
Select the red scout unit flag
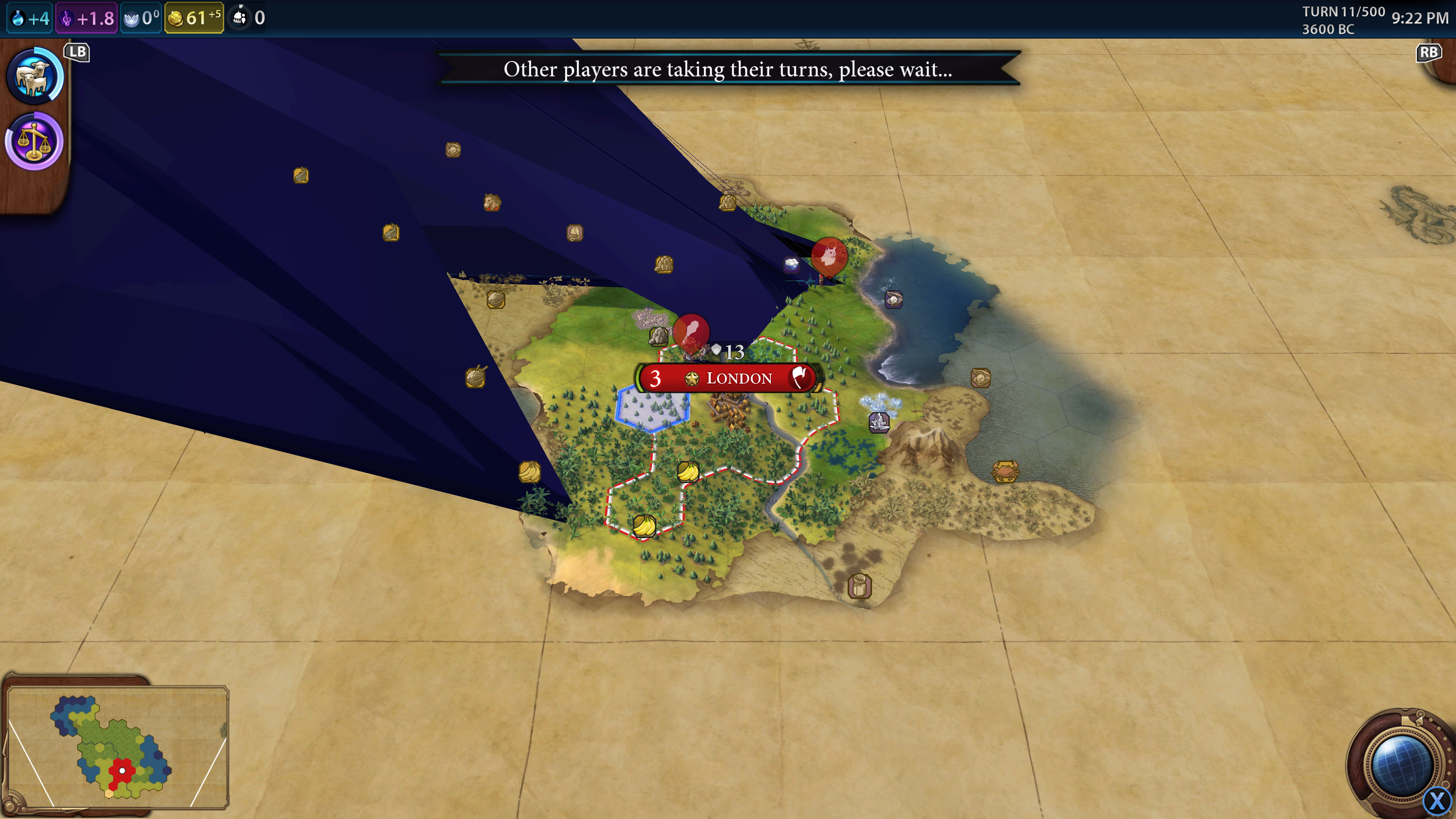(828, 256)
